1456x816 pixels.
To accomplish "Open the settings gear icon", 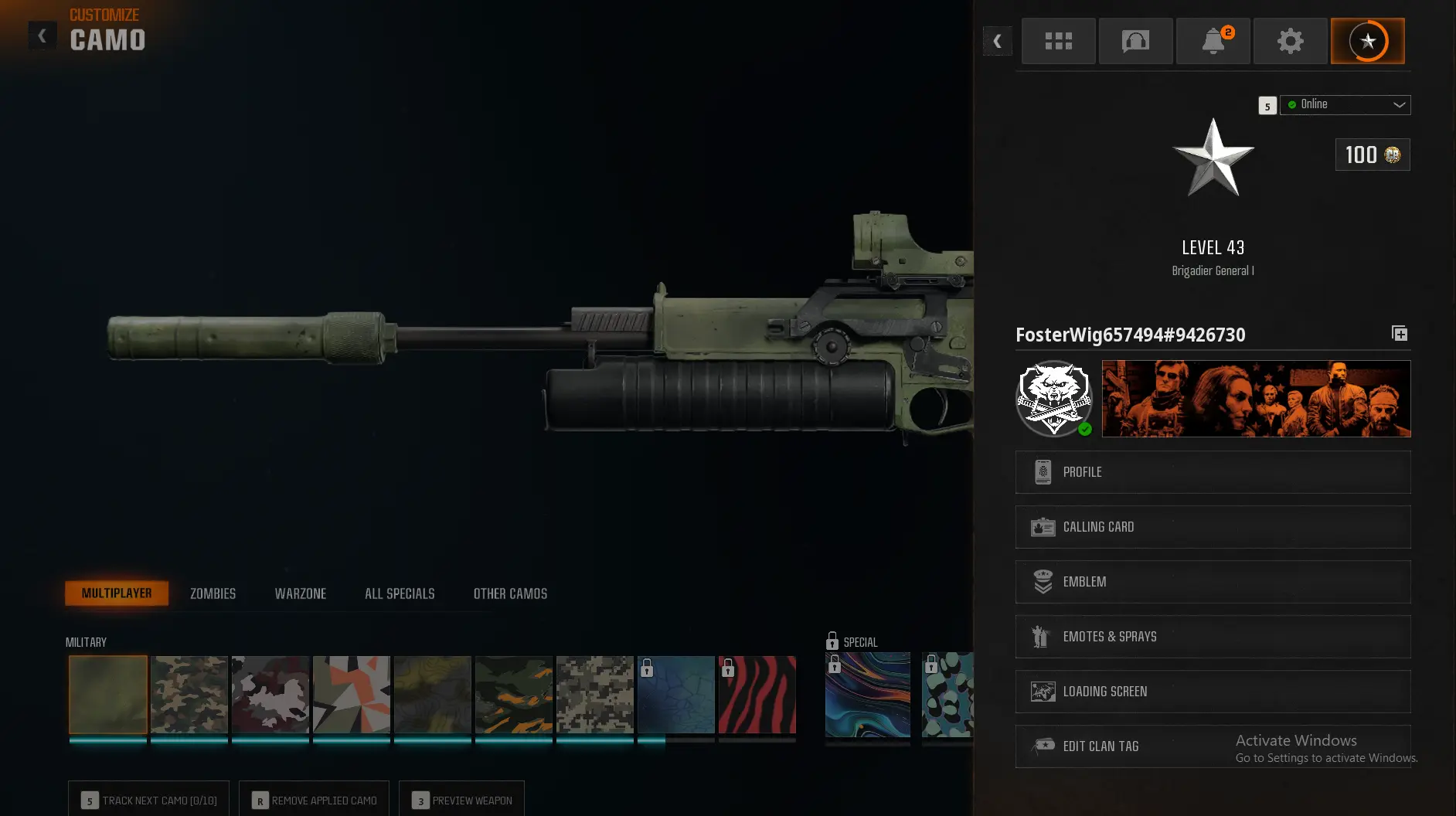I will [1290, 41].
